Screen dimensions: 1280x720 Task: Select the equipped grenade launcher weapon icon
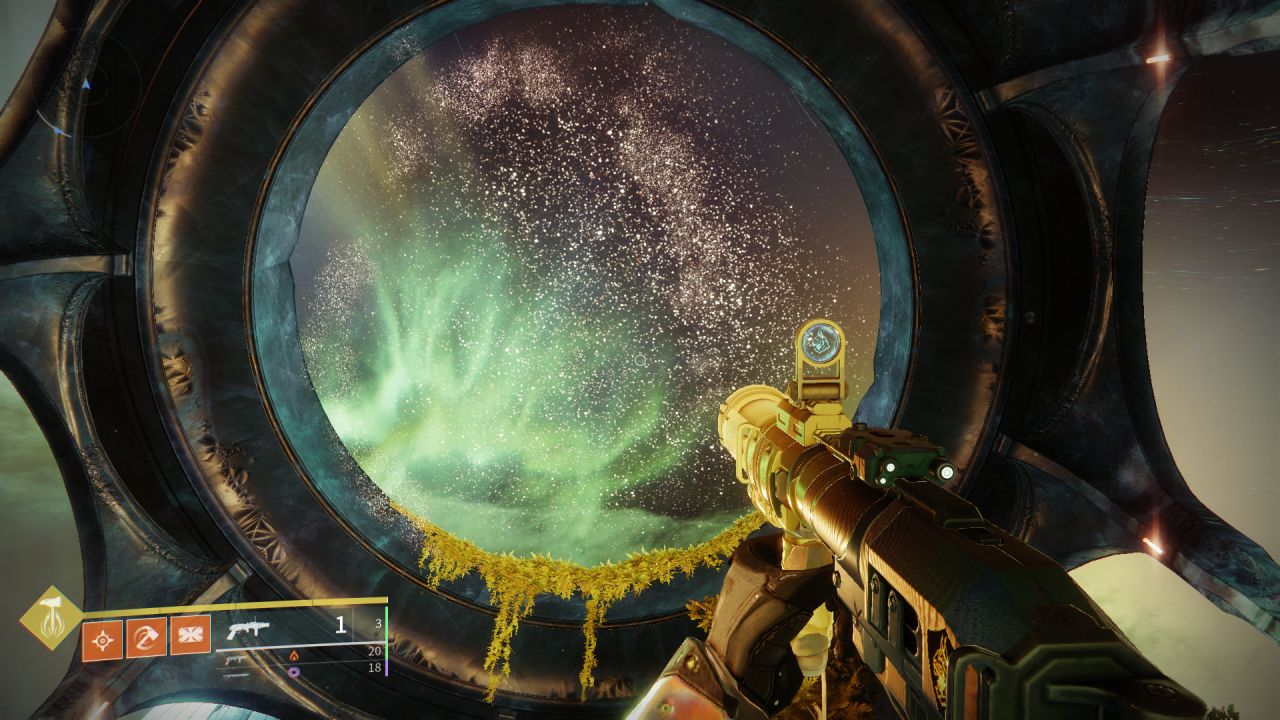coord(248,629)
